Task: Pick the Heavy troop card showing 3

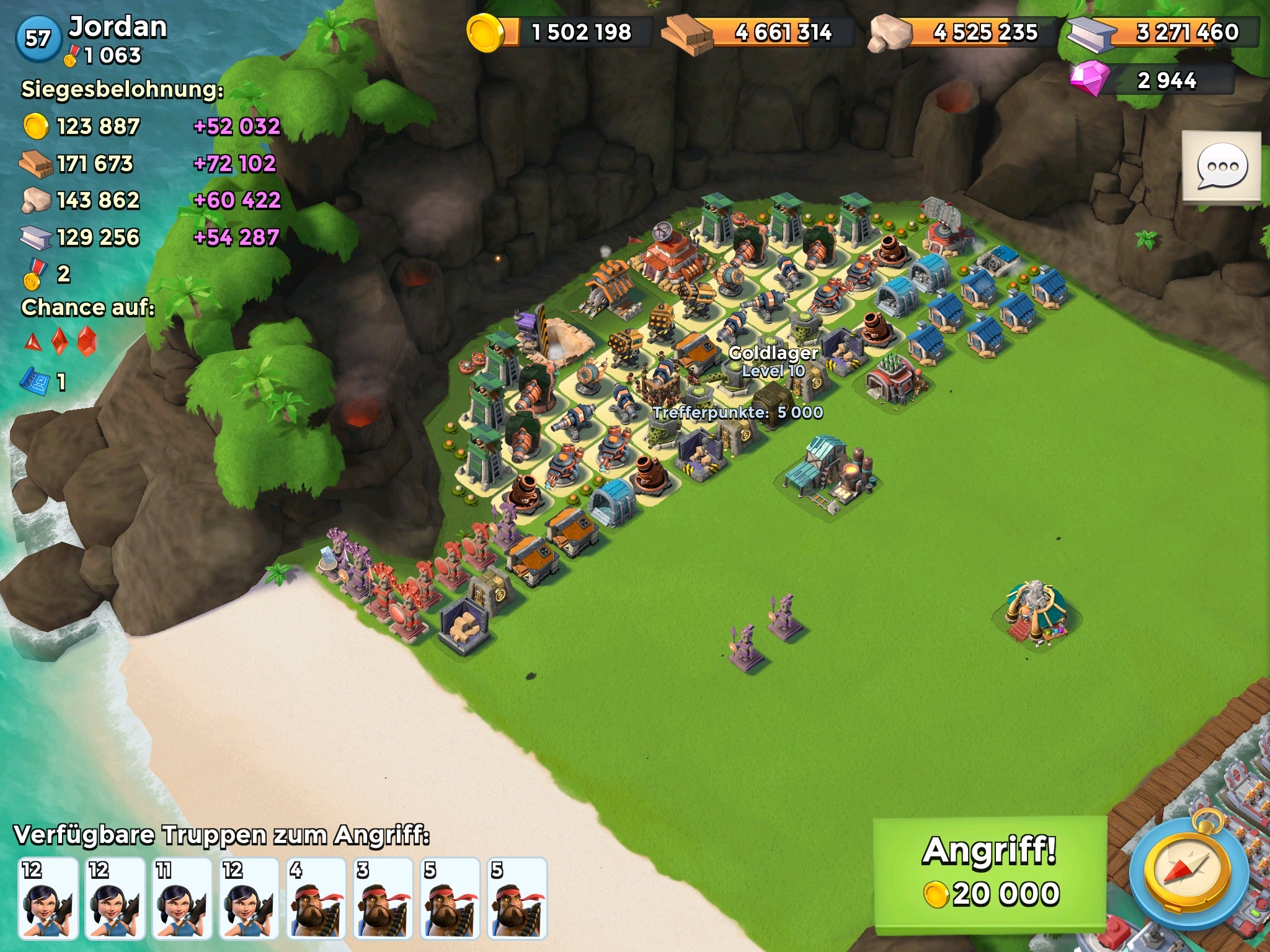Action: point(383,899)
